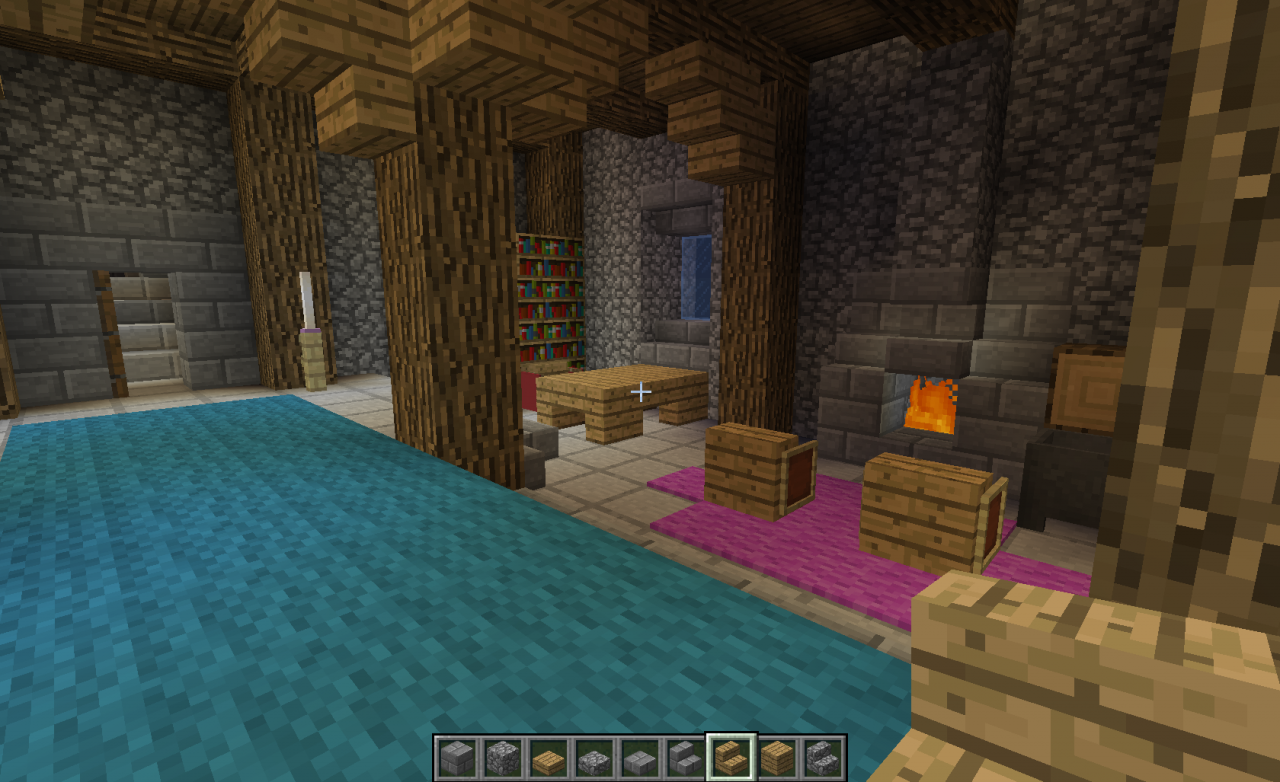The image size is (1280, 782).
Task: Select the stone brick slab slot
Action: 640,758
